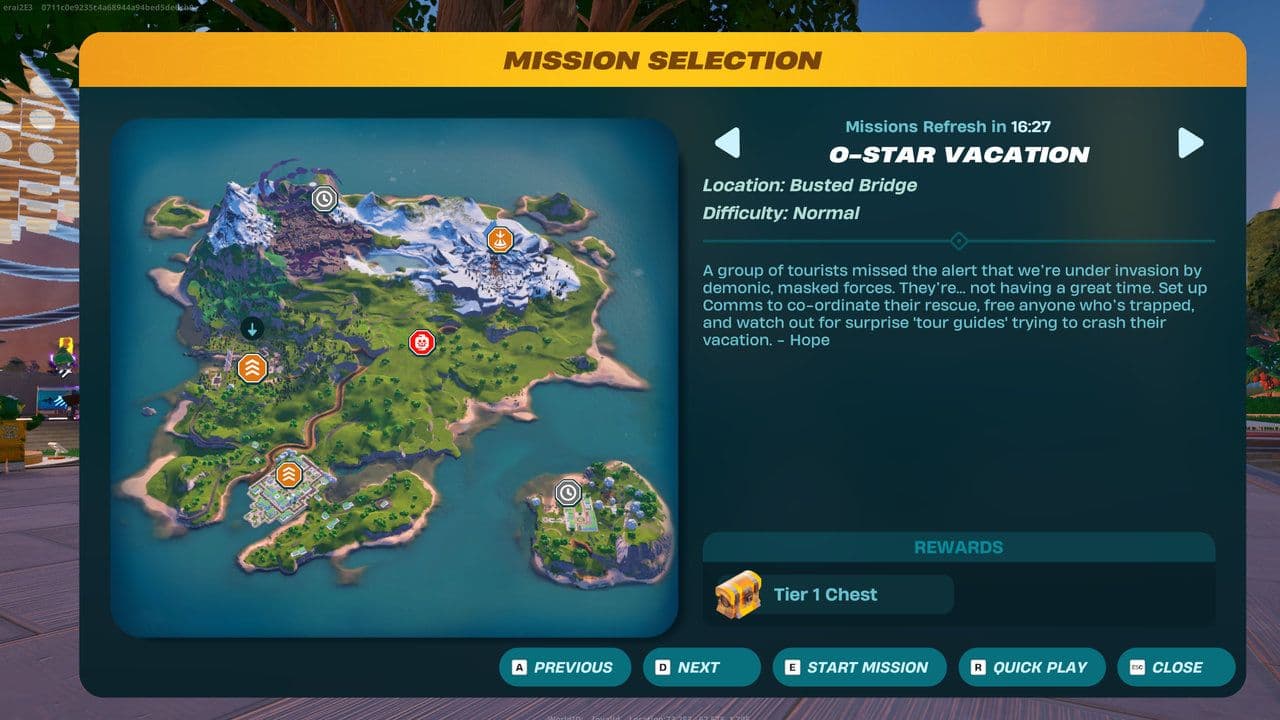The image size is (1280, 720).
Task: Click the REWARDS section header
Action: (x=958, y=546)
